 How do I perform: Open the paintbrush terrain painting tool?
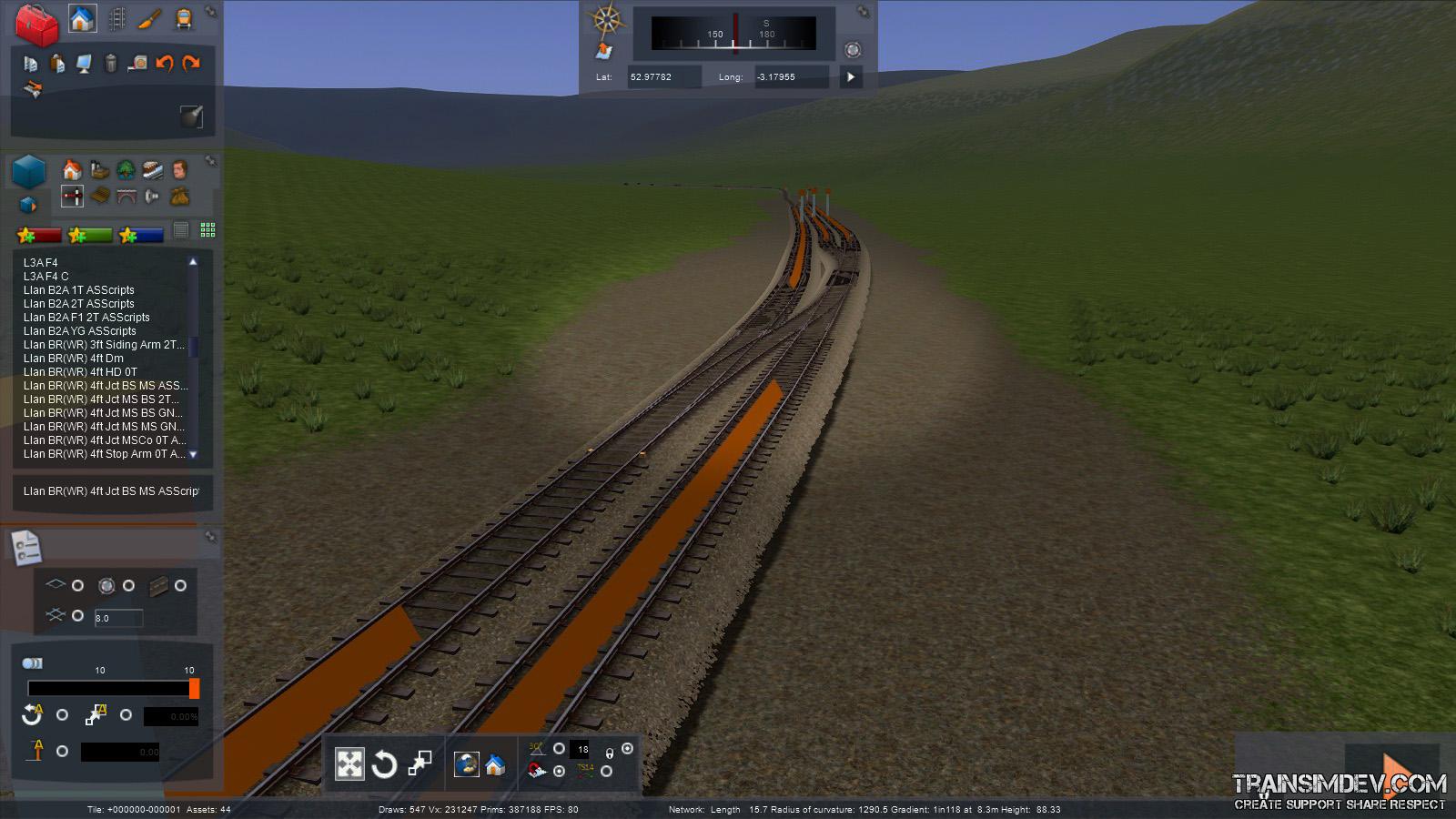click(149, 19)
